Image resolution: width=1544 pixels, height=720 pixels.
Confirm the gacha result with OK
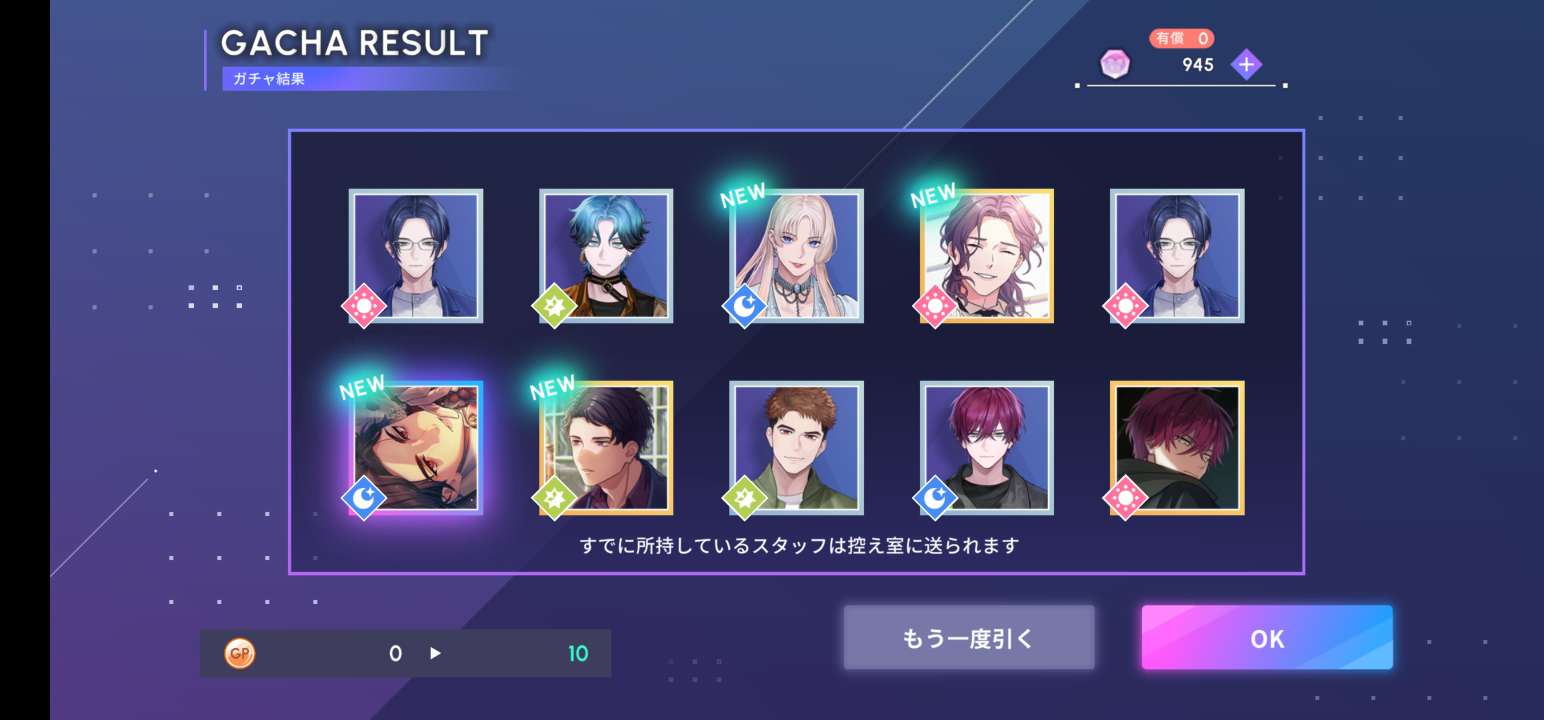coord(1267,637)
